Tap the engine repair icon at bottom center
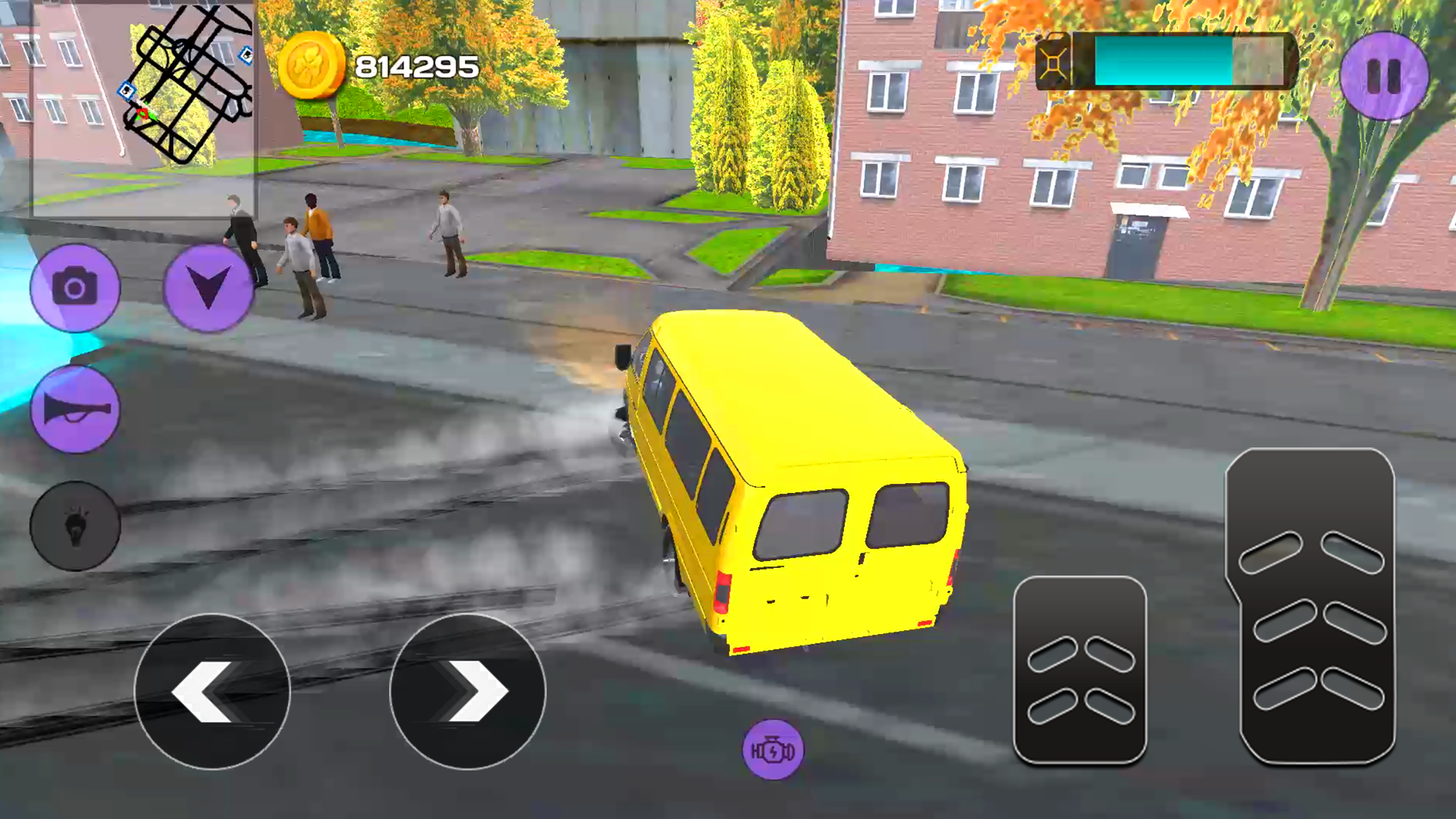1456x819 pixels. (x=773, y=750)
